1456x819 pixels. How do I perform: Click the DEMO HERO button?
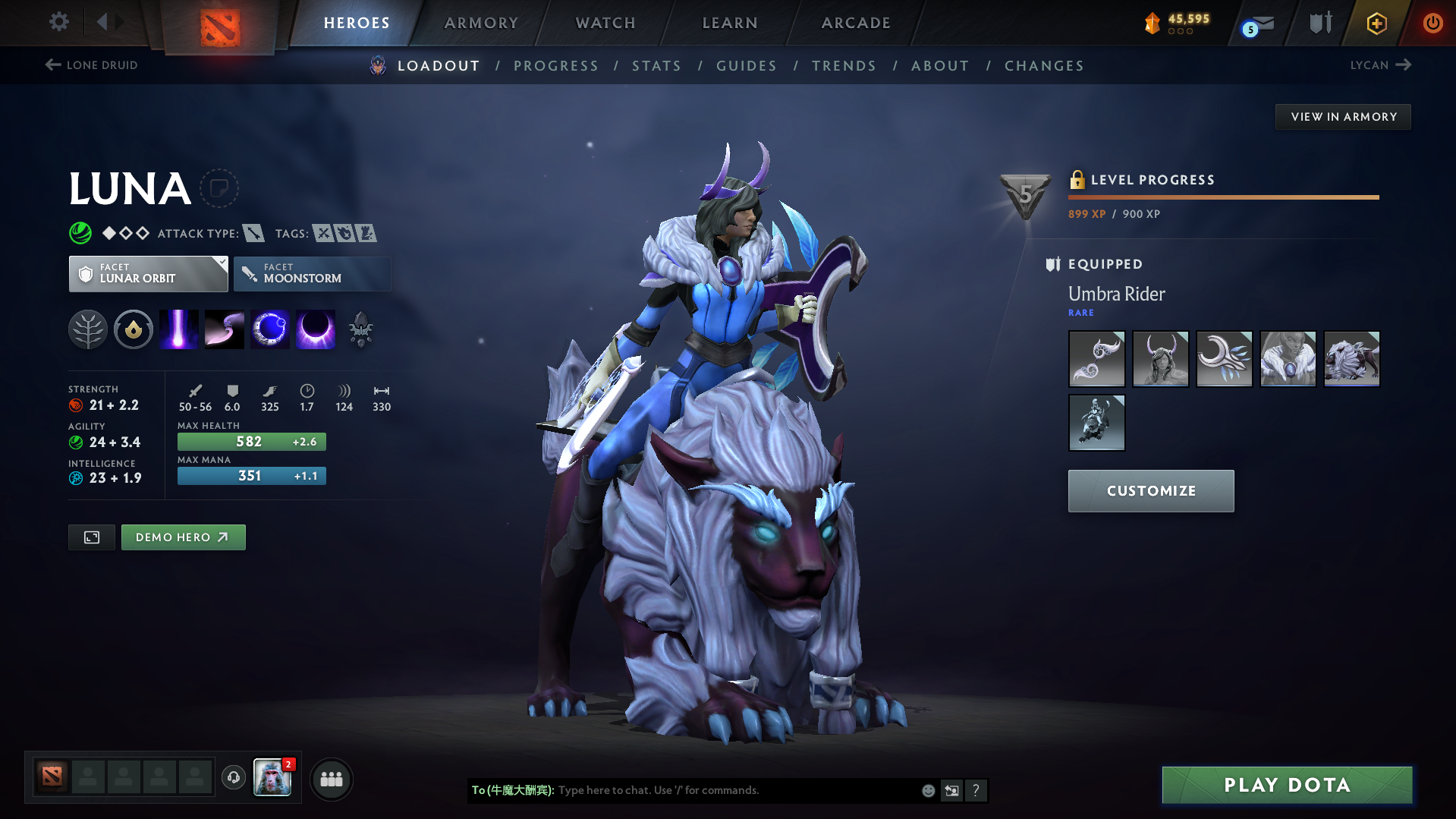(183, 537)
